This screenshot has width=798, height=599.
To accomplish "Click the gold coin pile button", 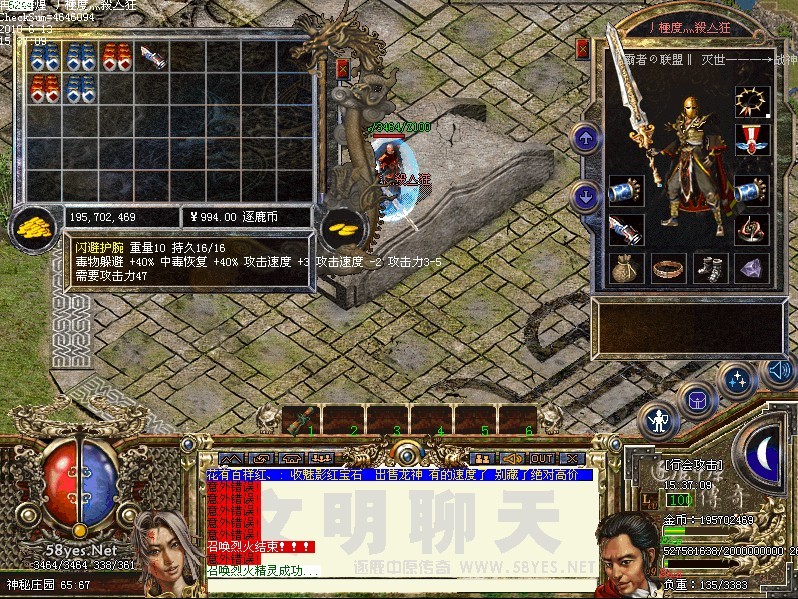I will (x=33, y=225).
